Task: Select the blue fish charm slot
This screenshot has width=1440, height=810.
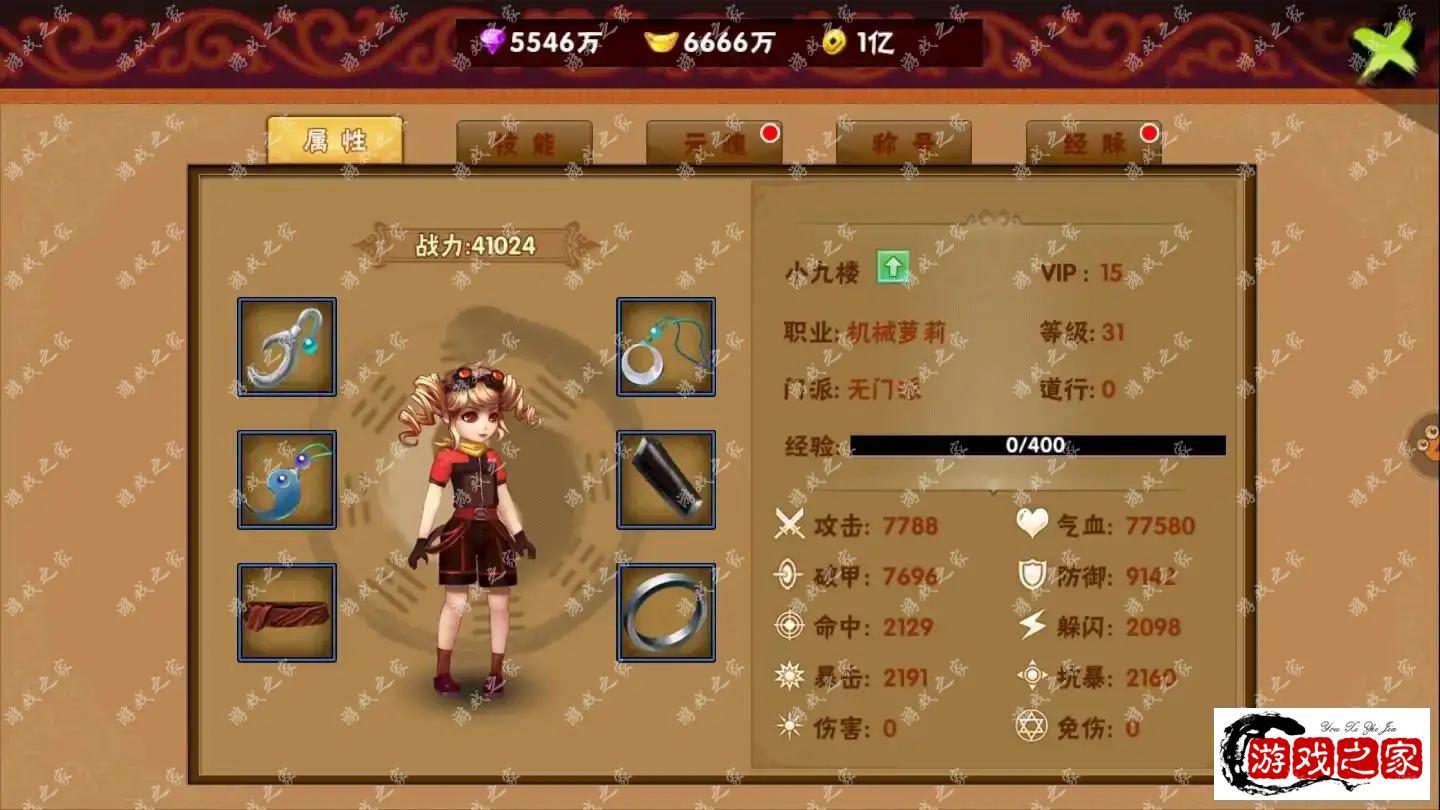Action: [287, 480]
